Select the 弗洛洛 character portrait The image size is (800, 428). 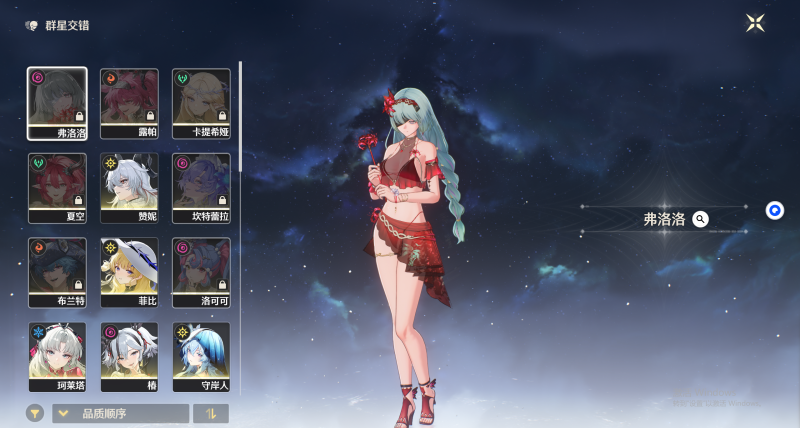click(x=57, y=103)
